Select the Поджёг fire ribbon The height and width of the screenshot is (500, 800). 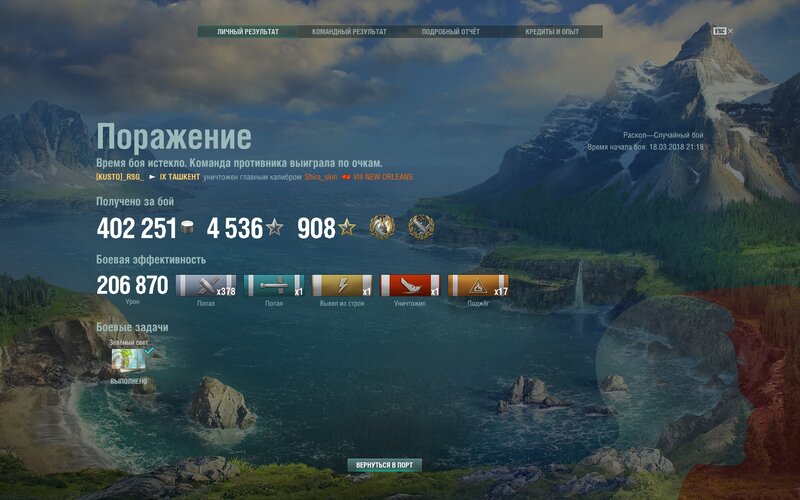pos(477,286)
